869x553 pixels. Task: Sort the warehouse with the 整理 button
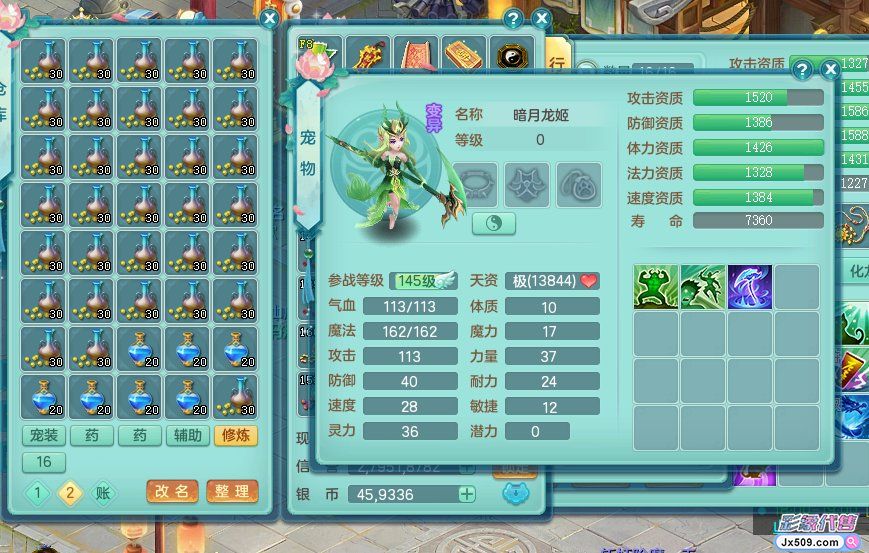[x=231, y=491]
